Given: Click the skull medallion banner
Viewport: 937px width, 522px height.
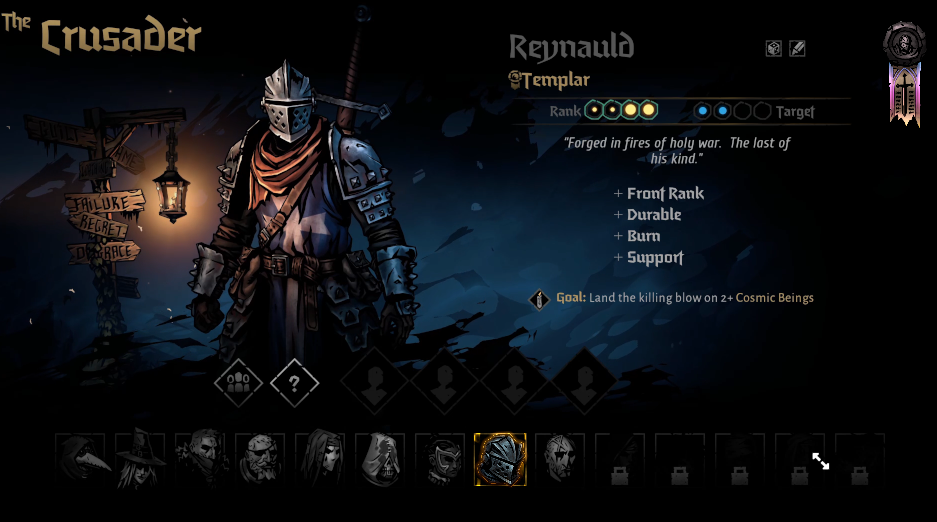Looking at the screenshot, I should pos(904,44).
